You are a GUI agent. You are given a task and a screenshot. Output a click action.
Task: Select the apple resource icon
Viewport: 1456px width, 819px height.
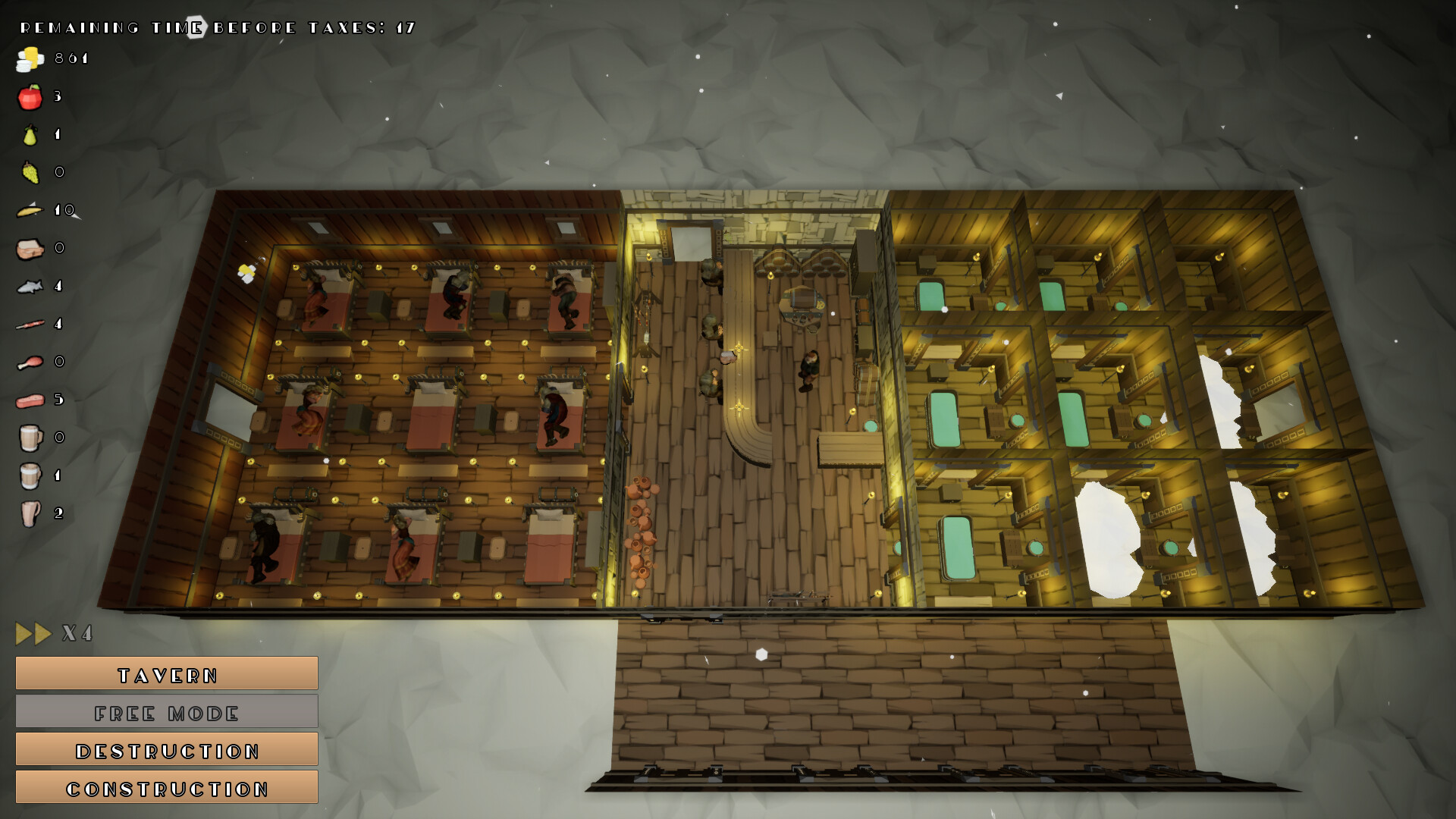(x=29, y=97)
